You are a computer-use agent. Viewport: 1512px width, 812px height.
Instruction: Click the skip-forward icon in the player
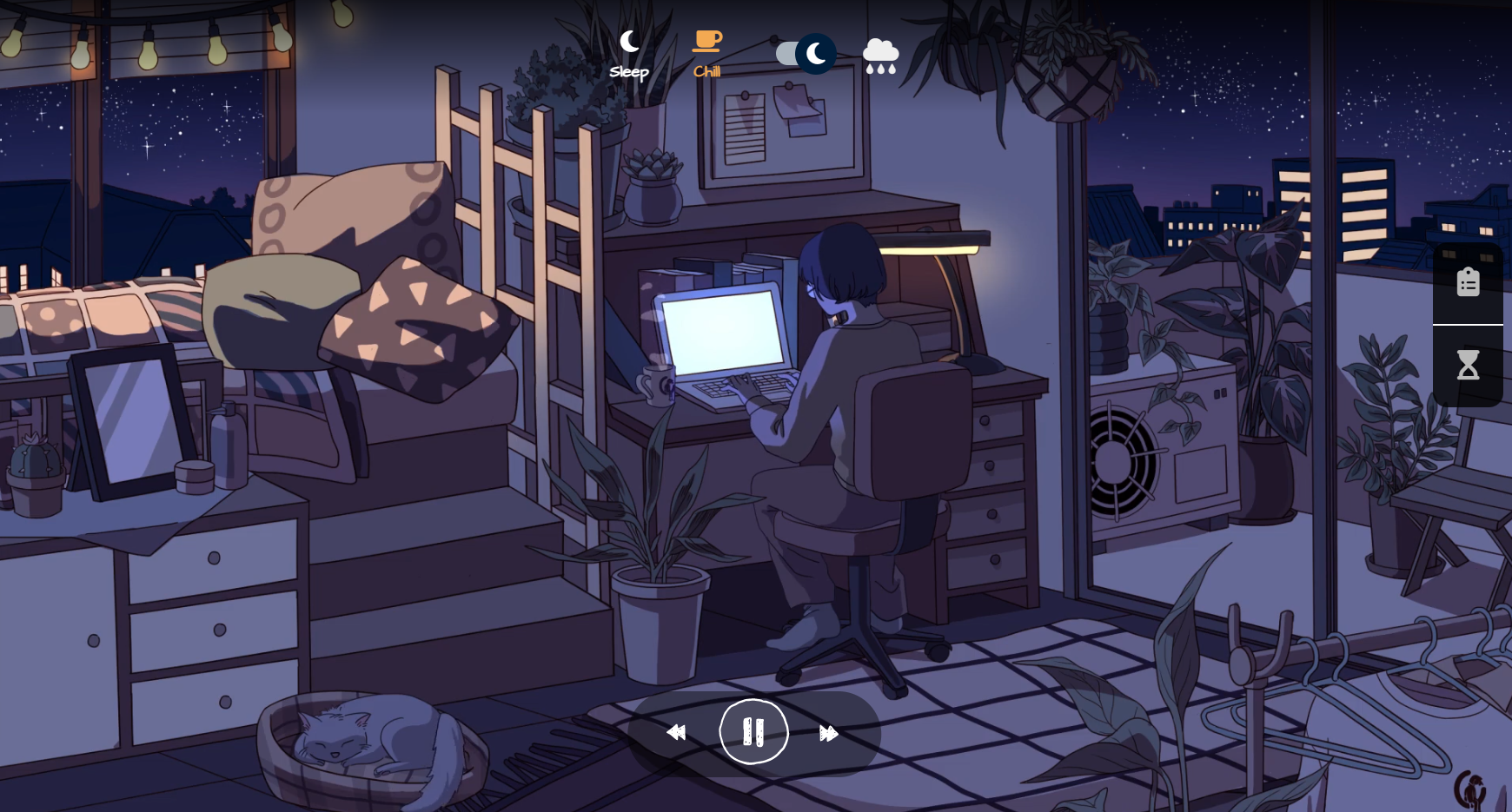(828, 732)
